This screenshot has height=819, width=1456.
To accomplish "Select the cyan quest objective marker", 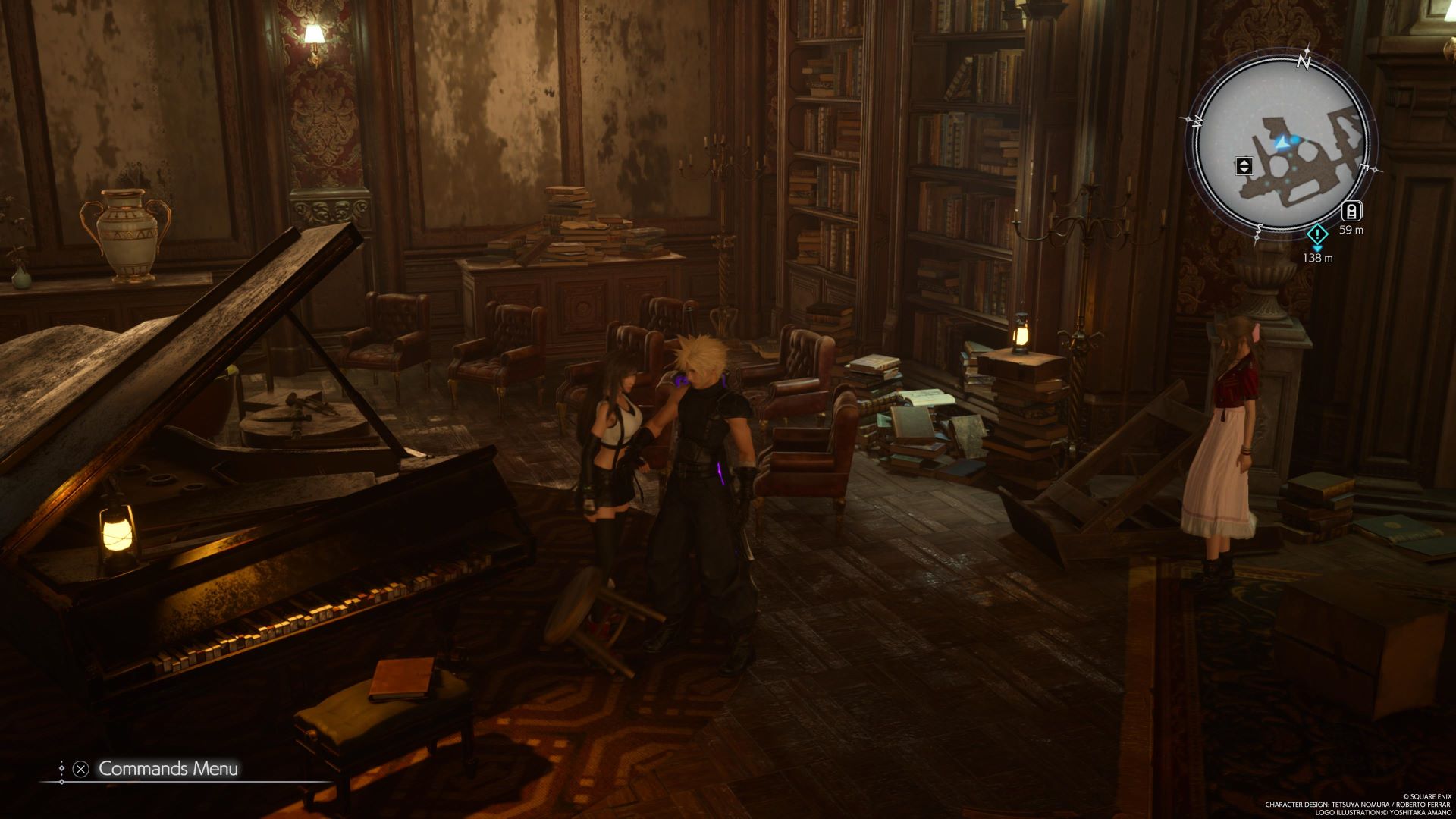I will [x=1318, y=234].
